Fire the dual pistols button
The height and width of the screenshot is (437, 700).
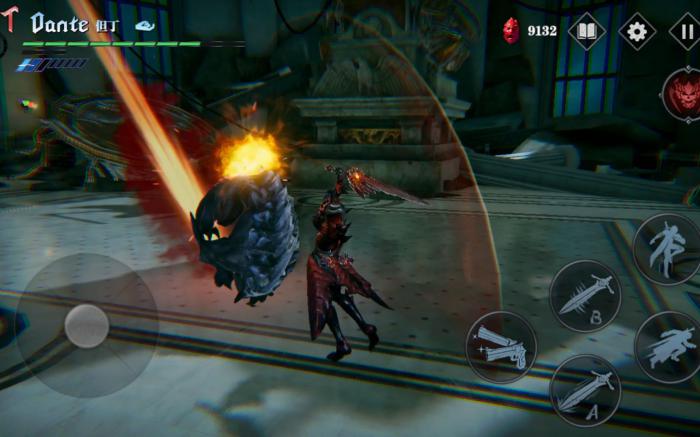click(x=501, y=347)
